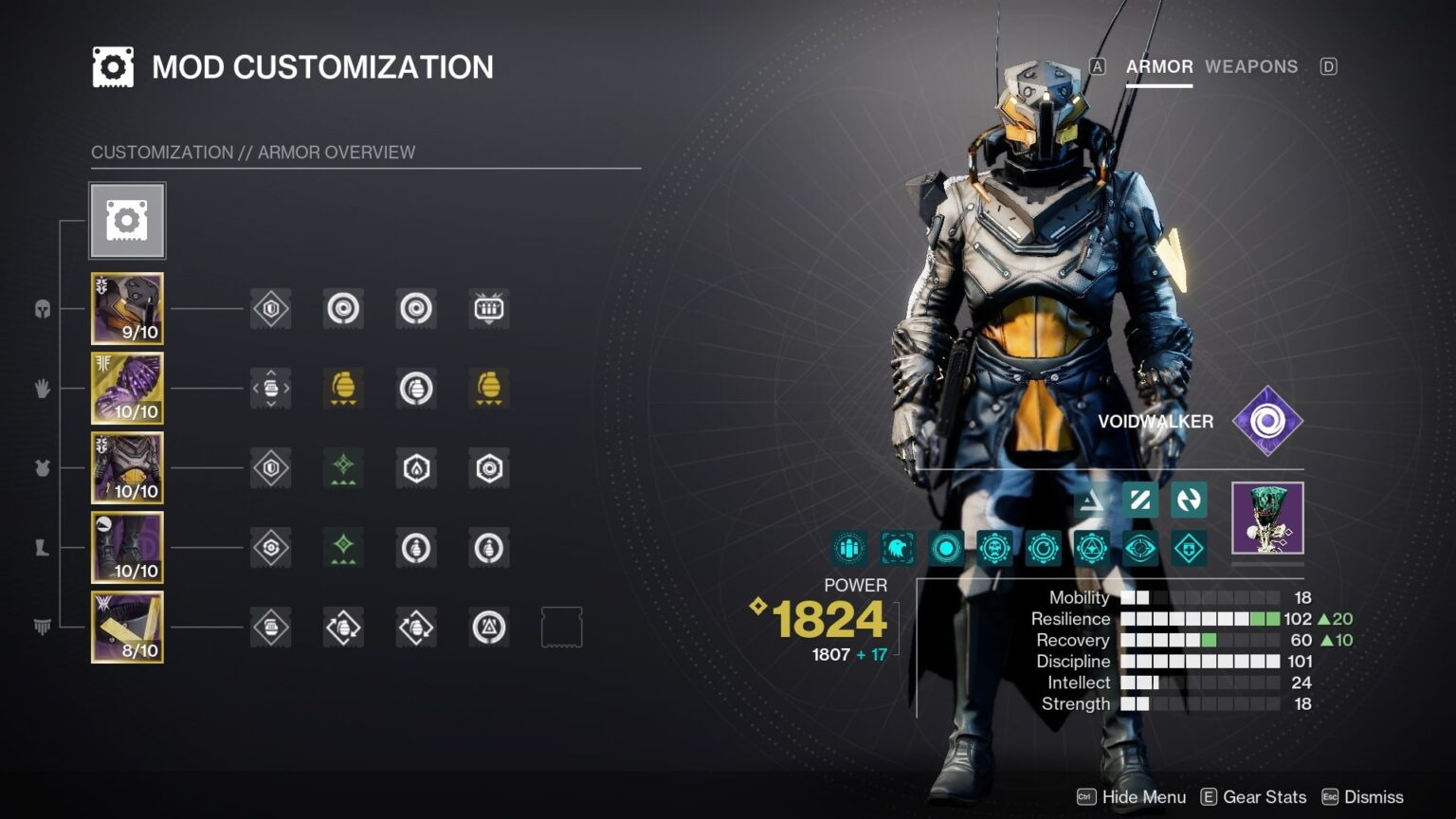1456x819 pixels.
Task: Click Hide Menu at the bottom
Action: (x=1132, y=797)
